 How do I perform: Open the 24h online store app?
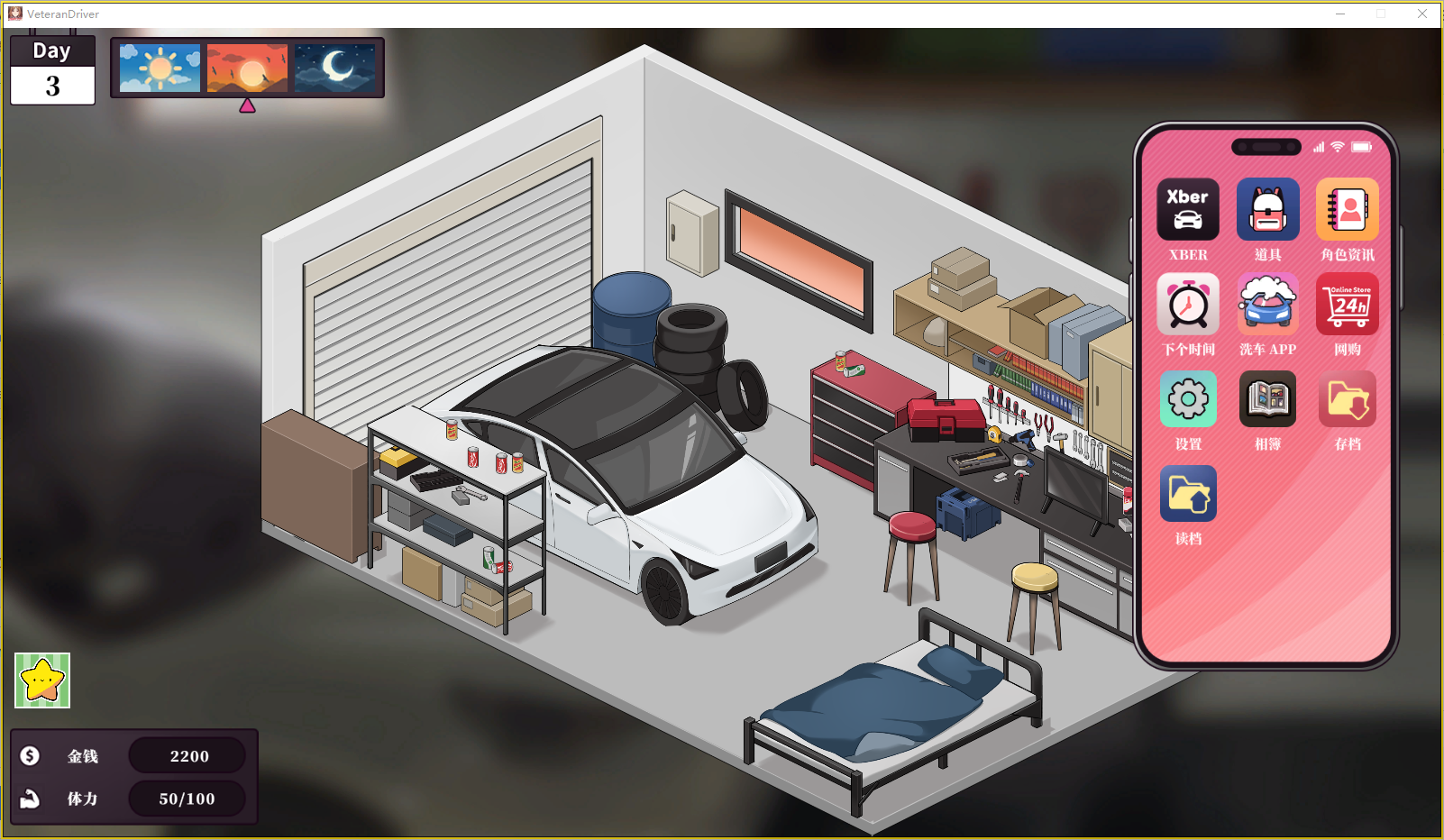[x=1347, y=305]
